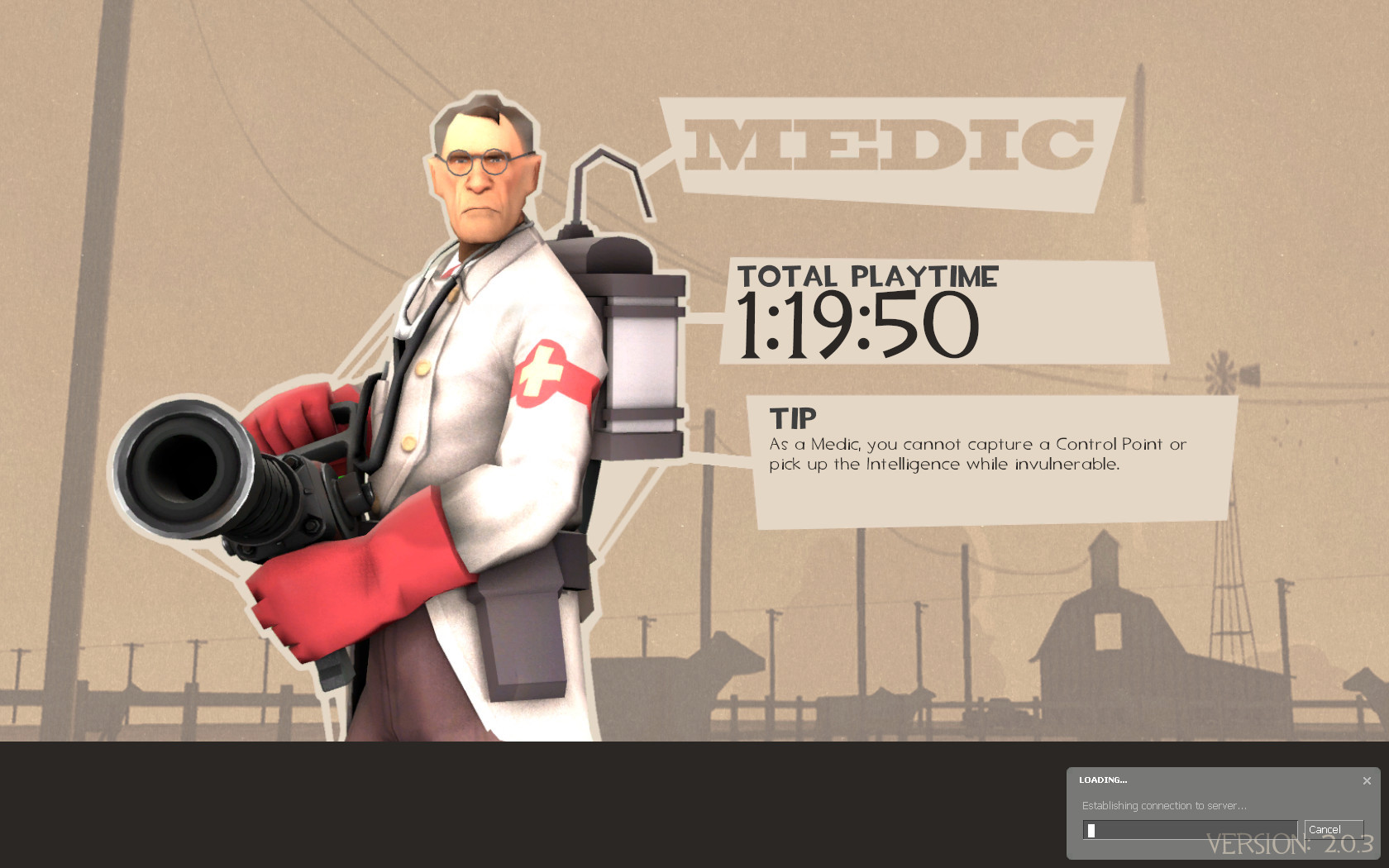Viewport: 1389px width, 868px height.
Task: Click the 'Establishing connection to server' message
Action: (x=1162, y=805)
